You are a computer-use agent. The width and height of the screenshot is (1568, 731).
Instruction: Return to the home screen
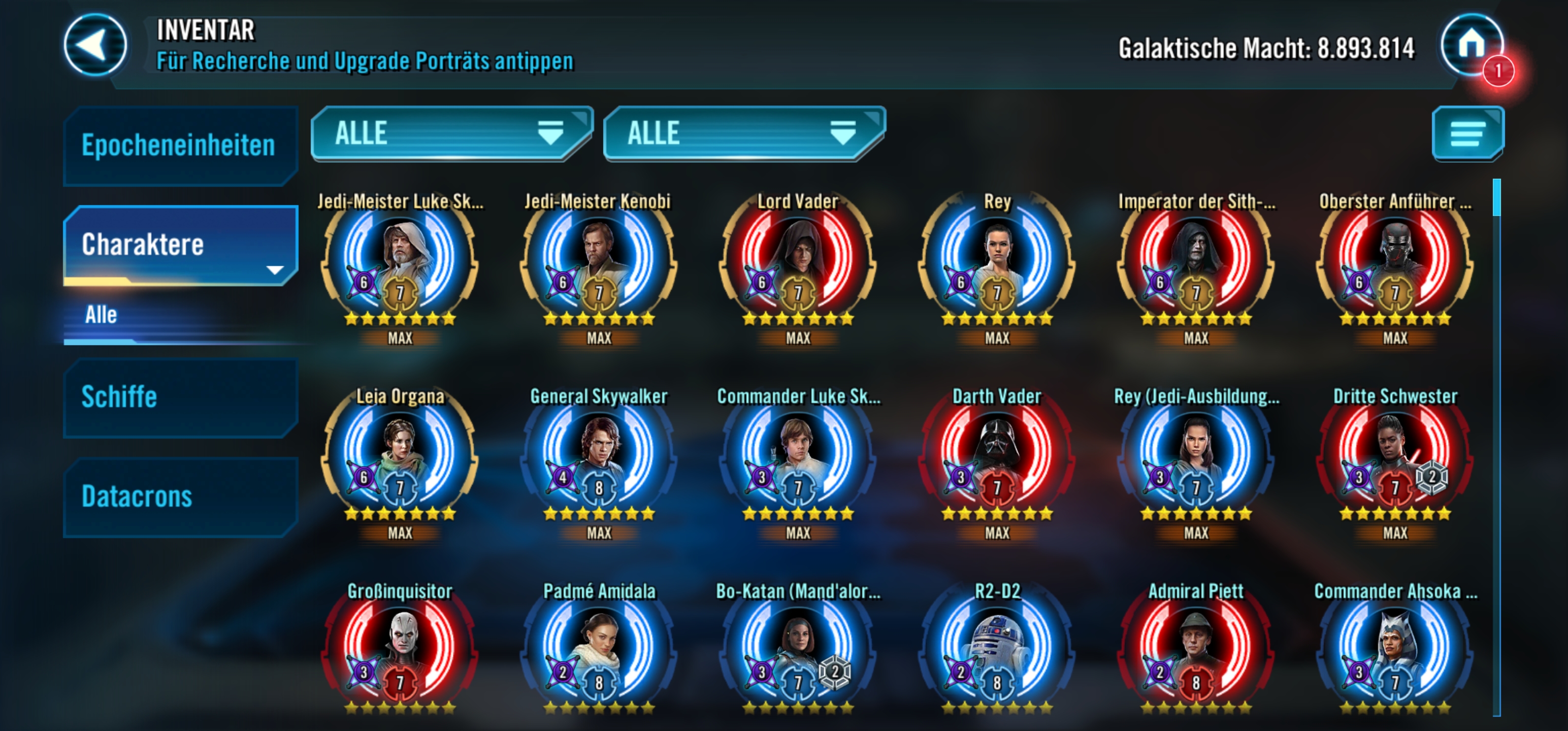[x=1471, y=45]
